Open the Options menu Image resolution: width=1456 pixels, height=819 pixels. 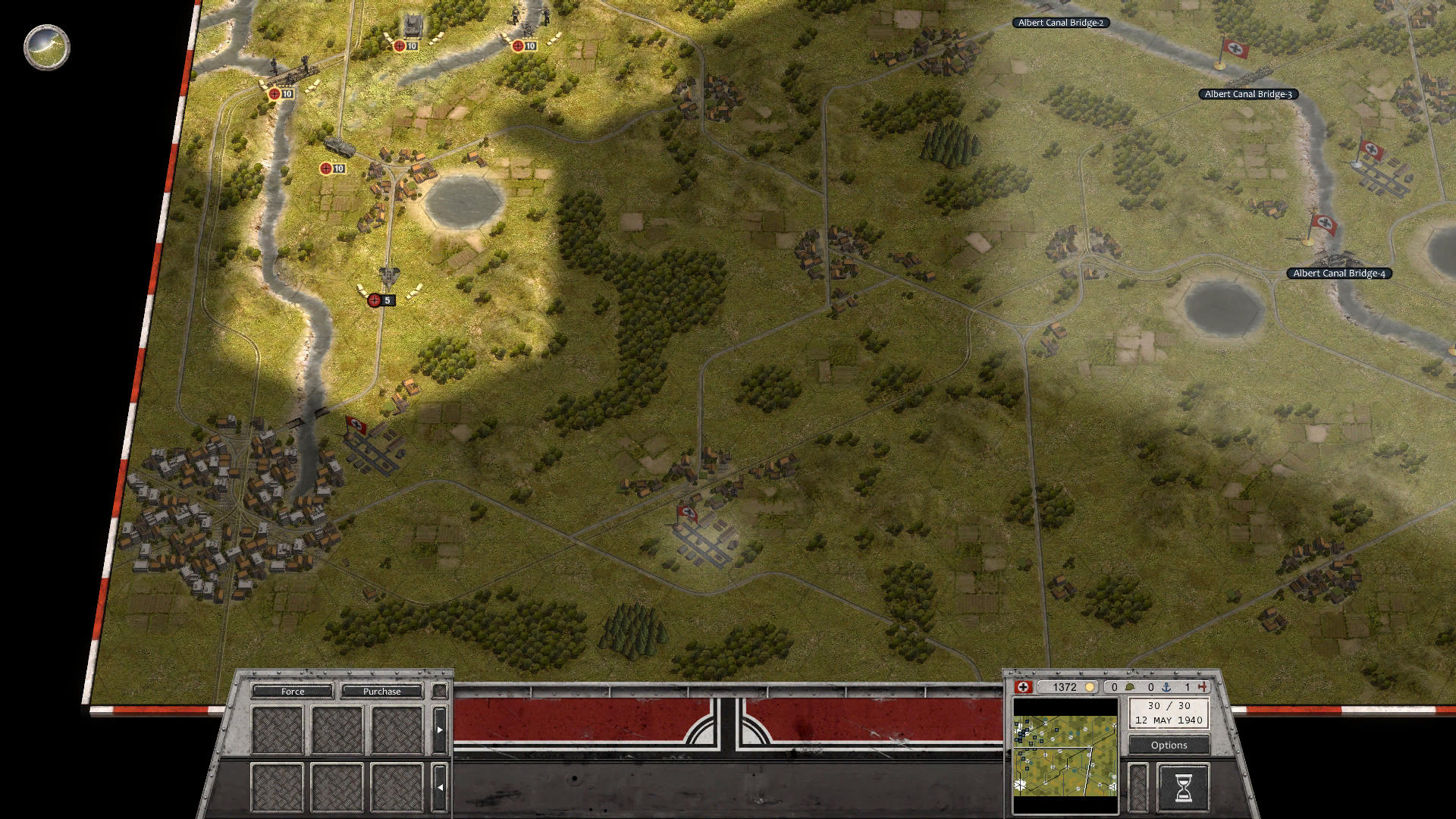(x=1168, y=745)
